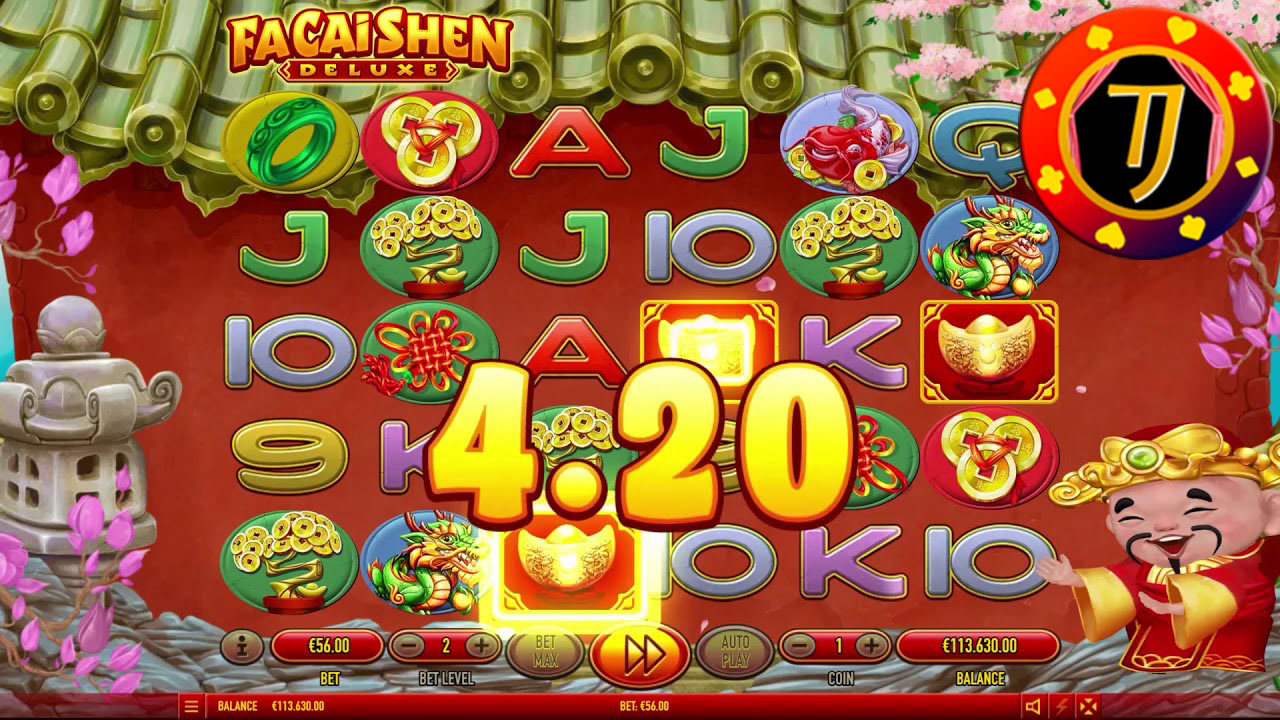This screenshot has height=720, width=1280.
Task: Lower the coin value using the minus button
Action: pyautogui.click(x=800, y=645)
